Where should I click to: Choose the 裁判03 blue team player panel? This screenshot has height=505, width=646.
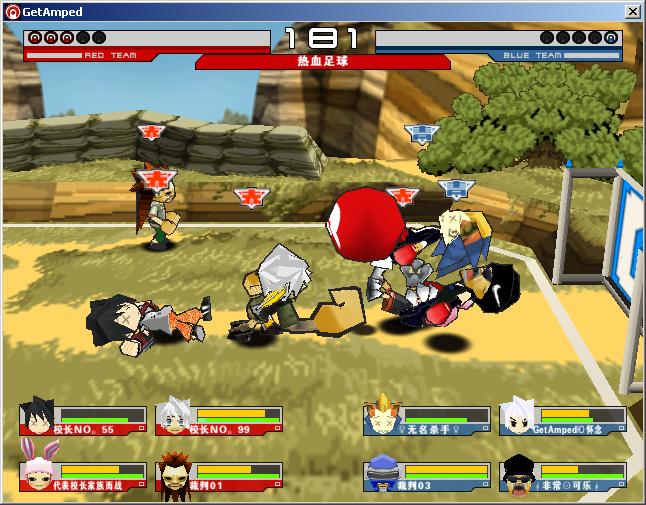coord(427,474)
